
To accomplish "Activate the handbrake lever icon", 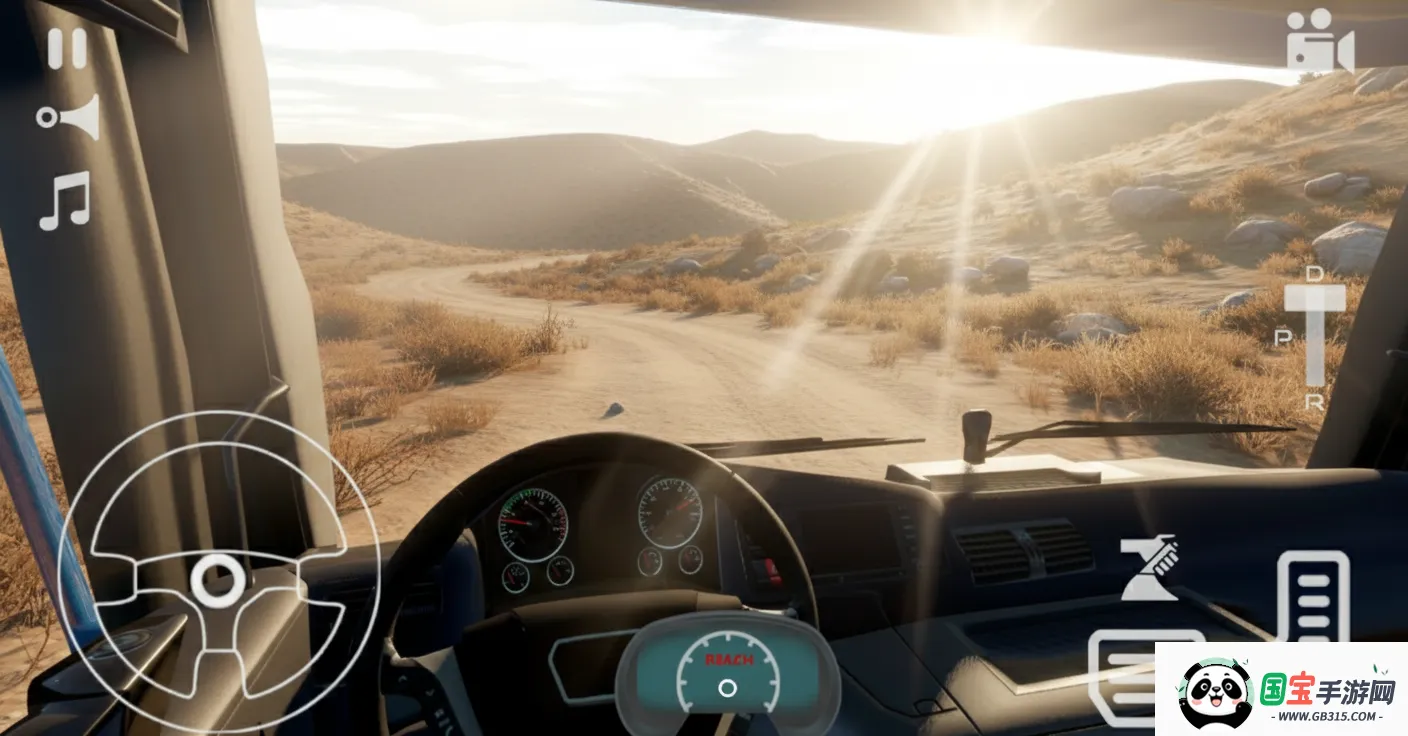I will (1149, 568).
